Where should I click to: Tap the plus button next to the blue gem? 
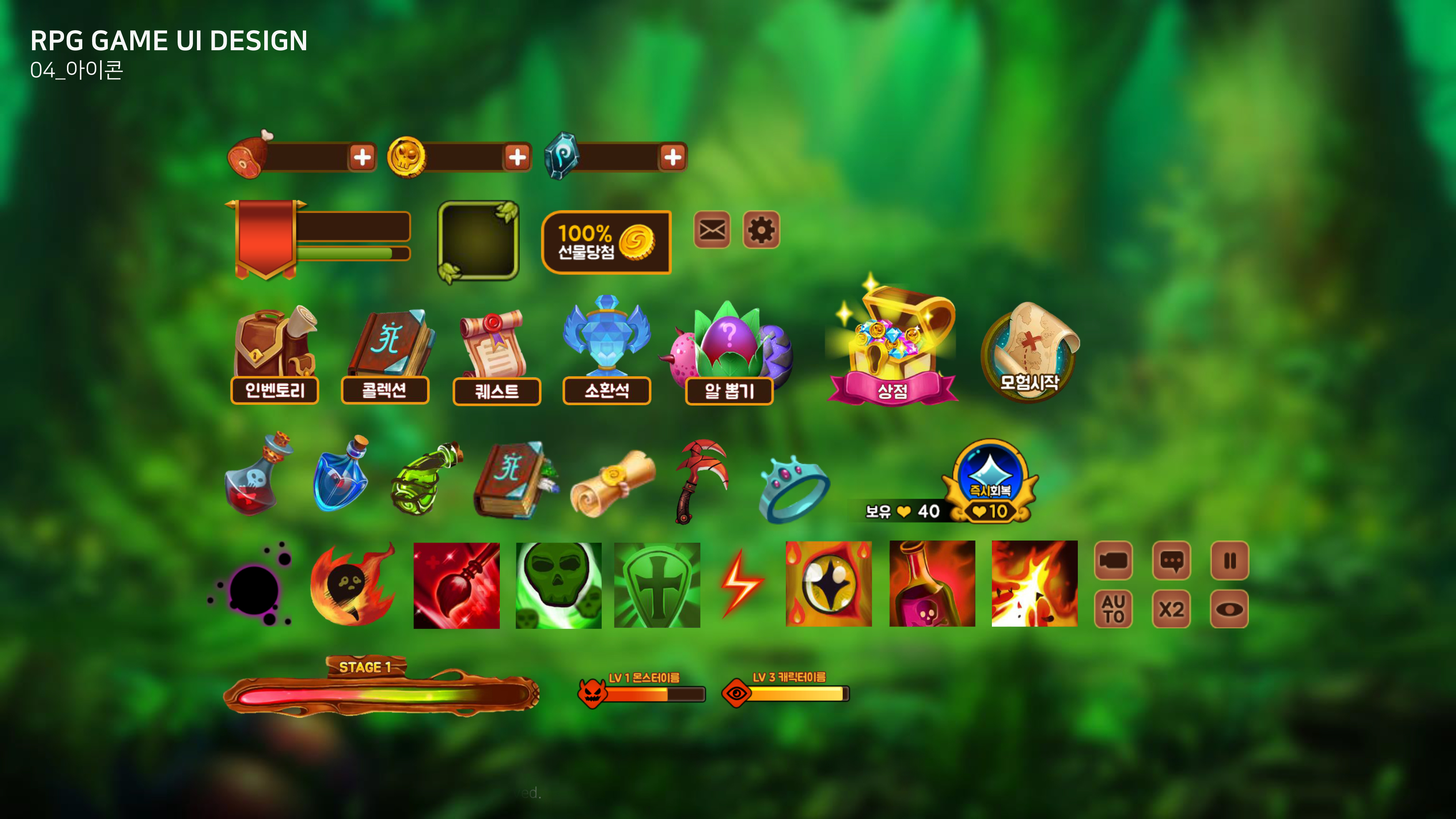click(673, 157)
